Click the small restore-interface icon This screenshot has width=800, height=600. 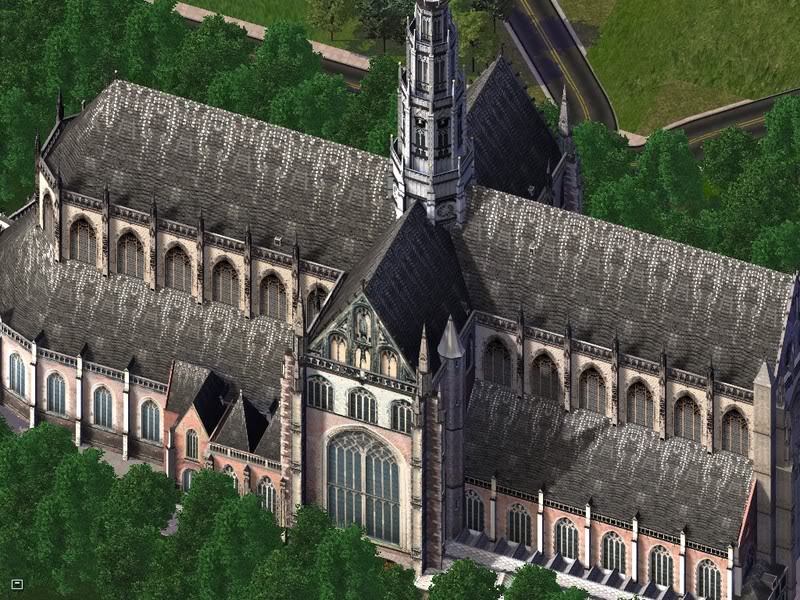tap(17, 583)
